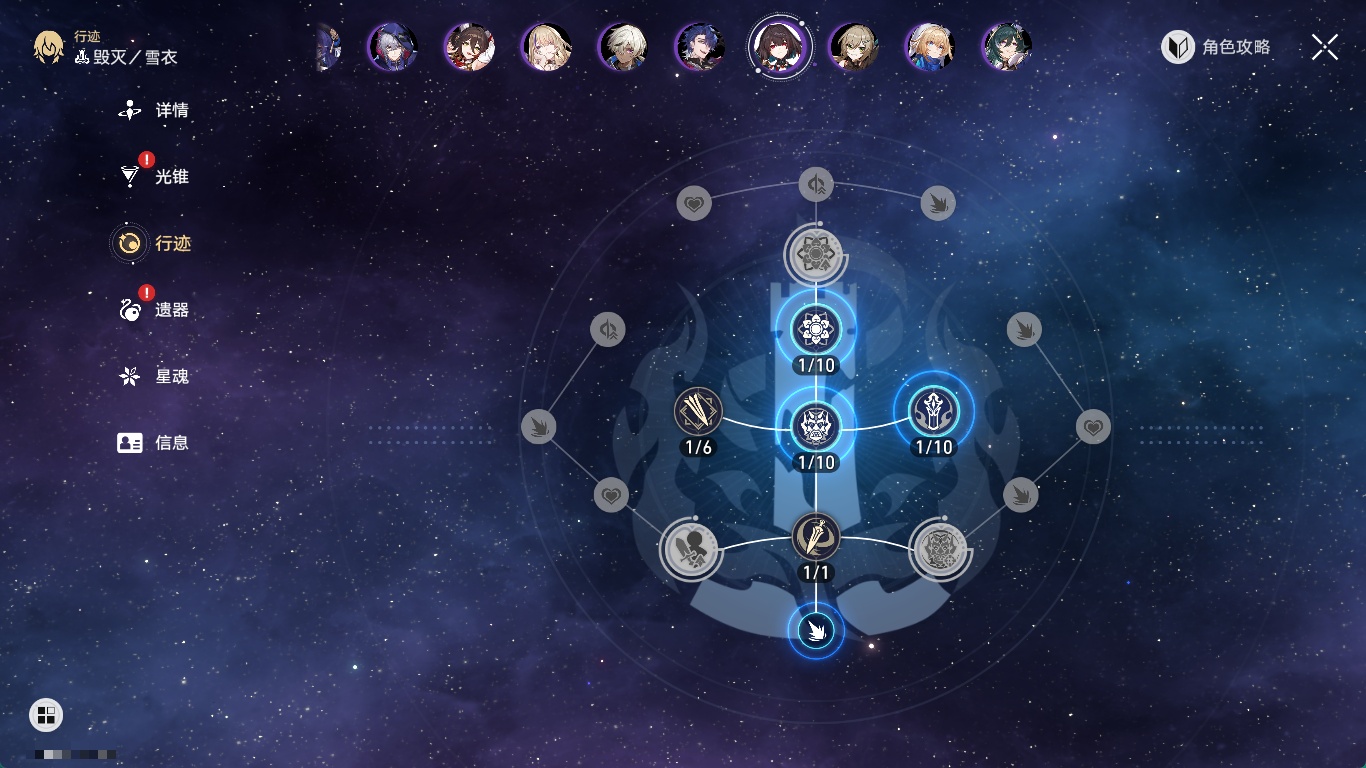Viewport: 1366px width, 768px height.
Task: Select the basic attack trace showing 1/6
Action: 698,411
